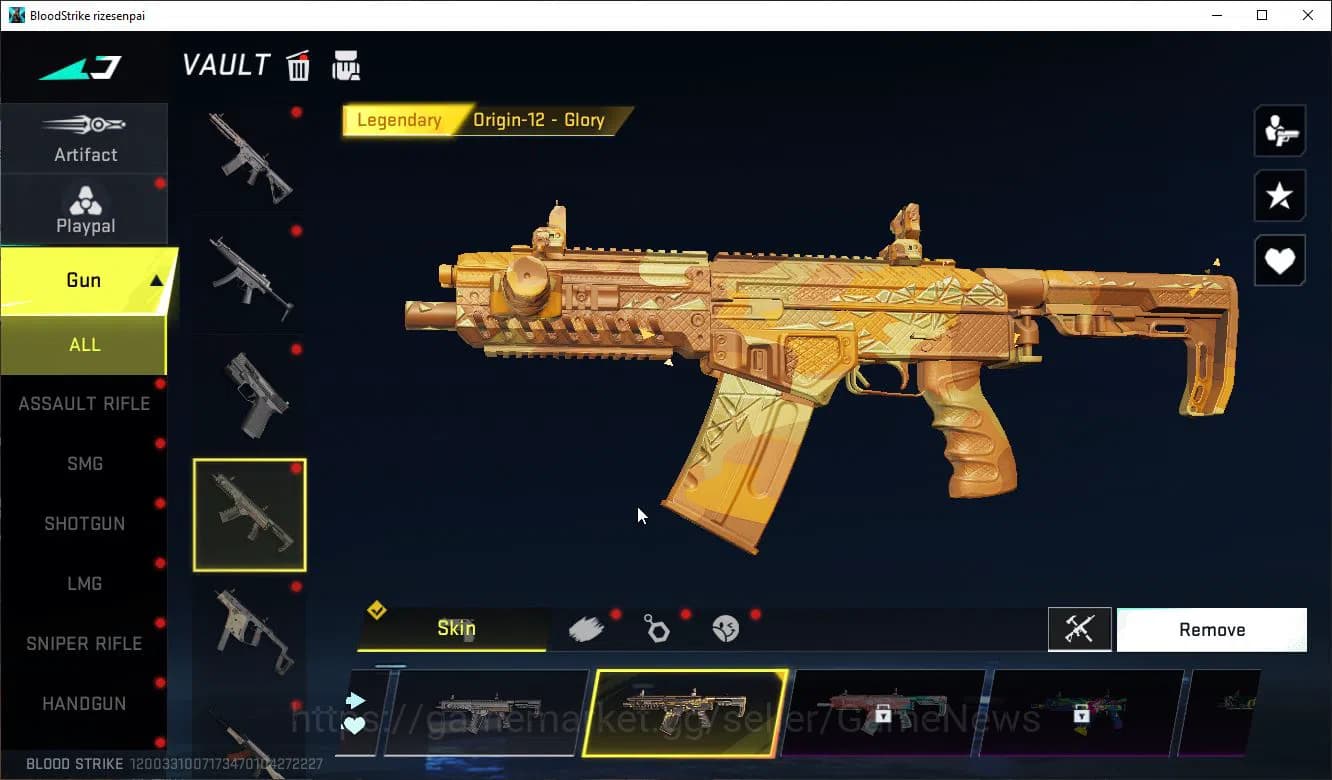Select the equipped golden Origin-12 skin thumbnail
Viewport: 1332px width, 780px height.
click(x=686, y=712)
